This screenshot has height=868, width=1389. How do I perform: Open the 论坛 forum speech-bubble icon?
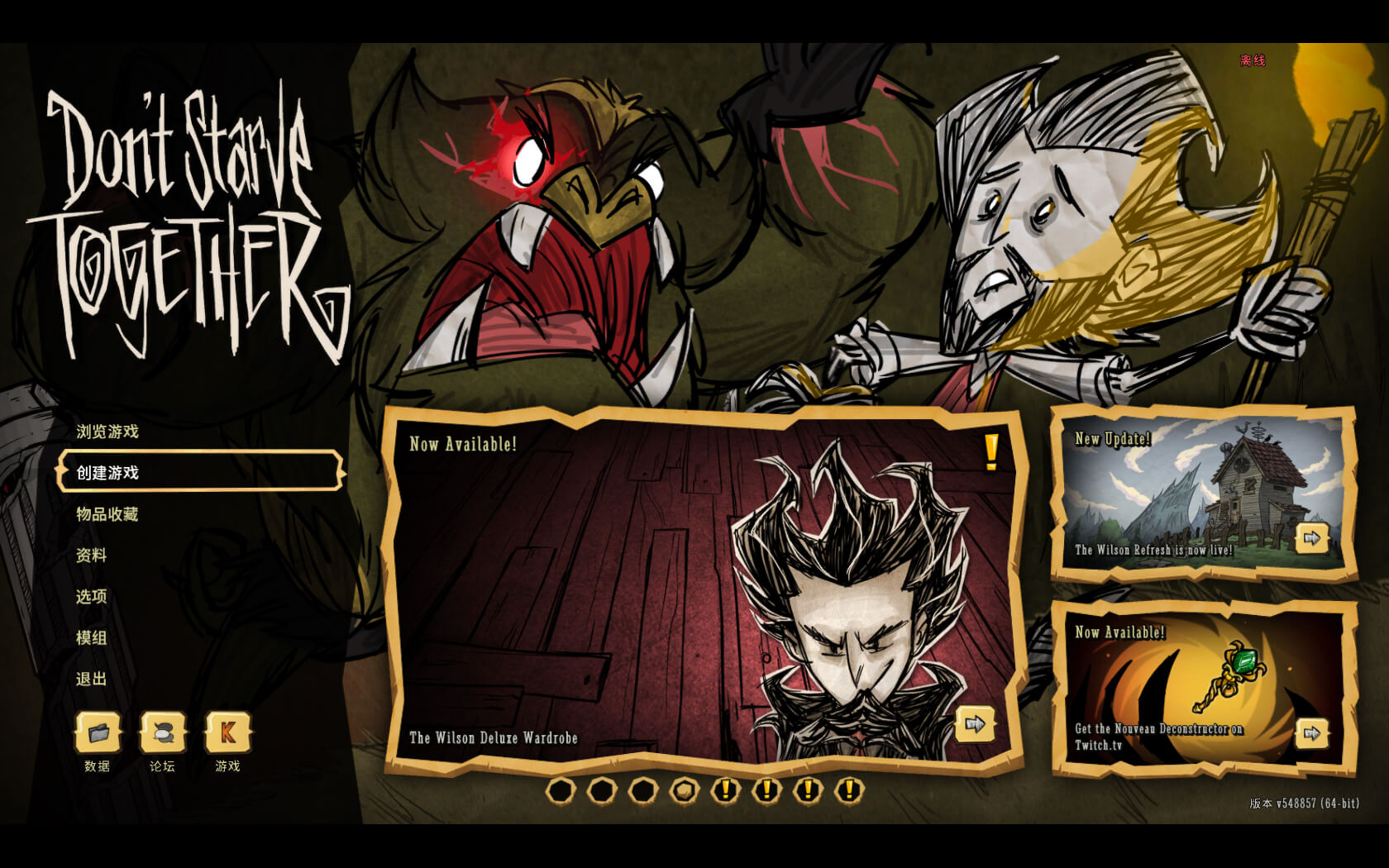163,732
